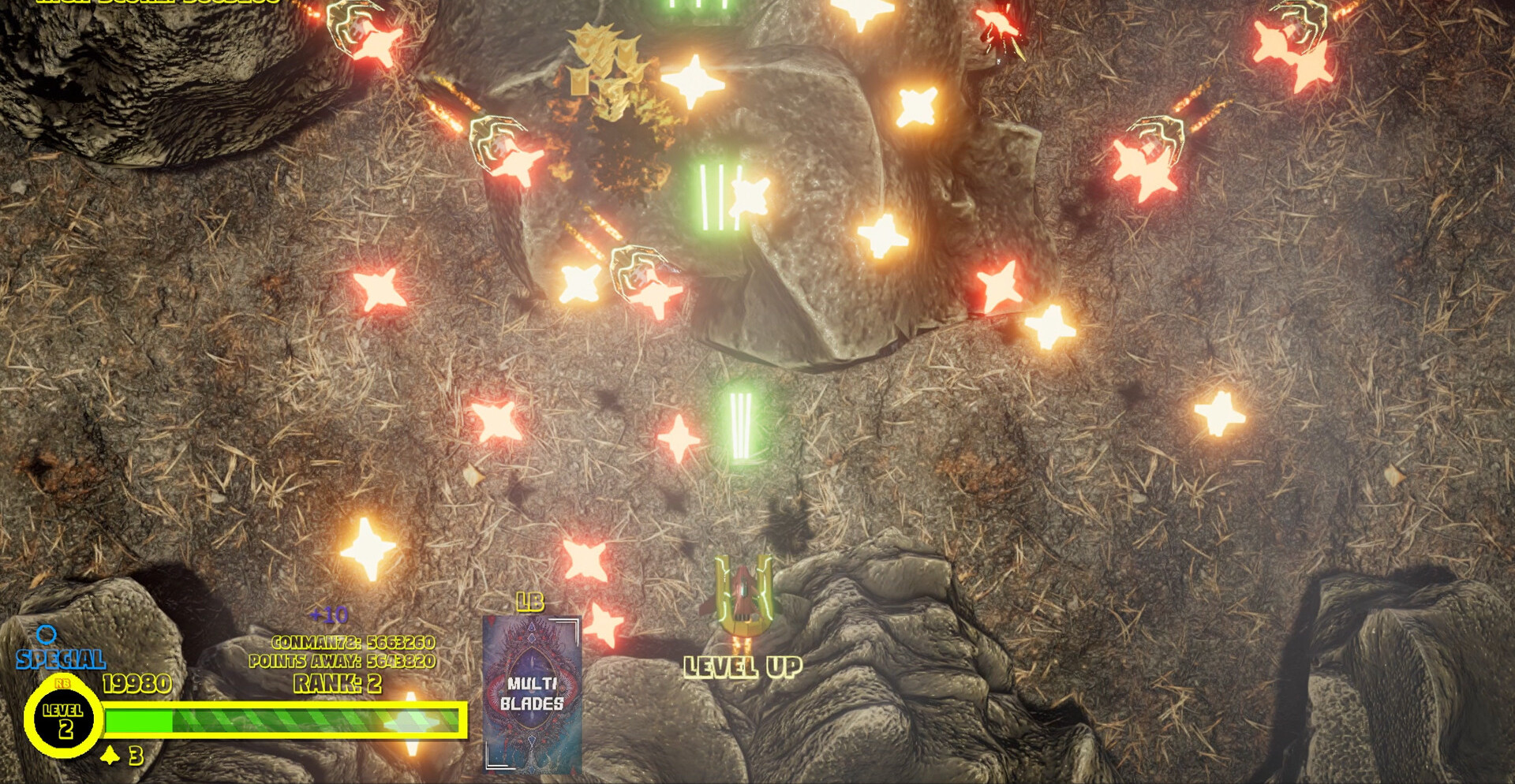
Task: Activate the blue Special ability label
Action: (61, 659)
